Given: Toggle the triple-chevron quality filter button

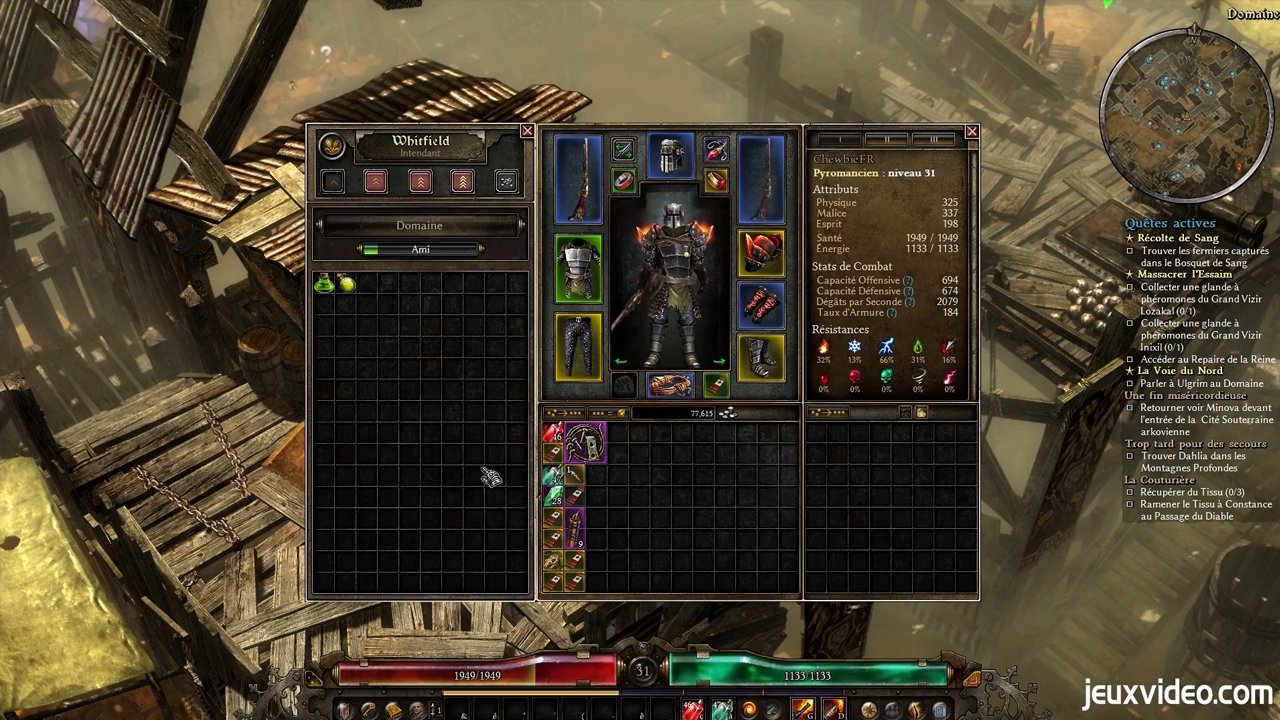Looking at the screenshot, I should point(420,181).
